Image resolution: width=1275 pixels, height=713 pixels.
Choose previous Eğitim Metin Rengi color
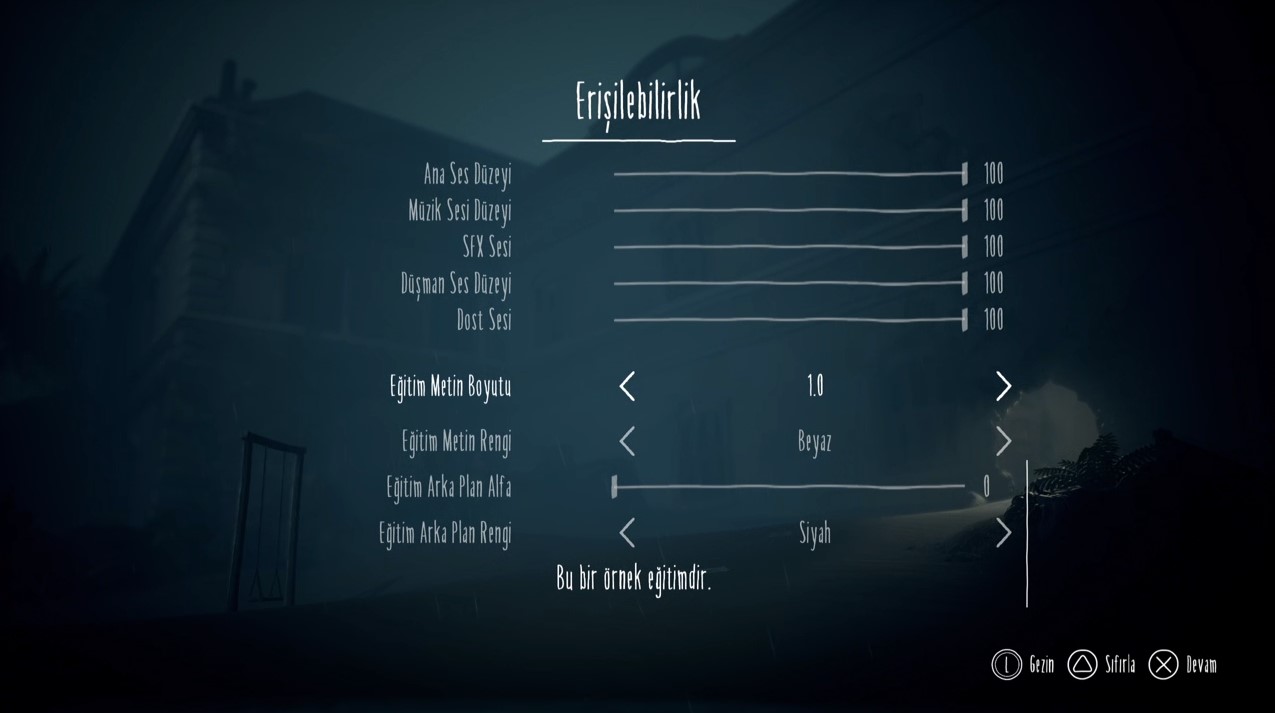[627, 441]
